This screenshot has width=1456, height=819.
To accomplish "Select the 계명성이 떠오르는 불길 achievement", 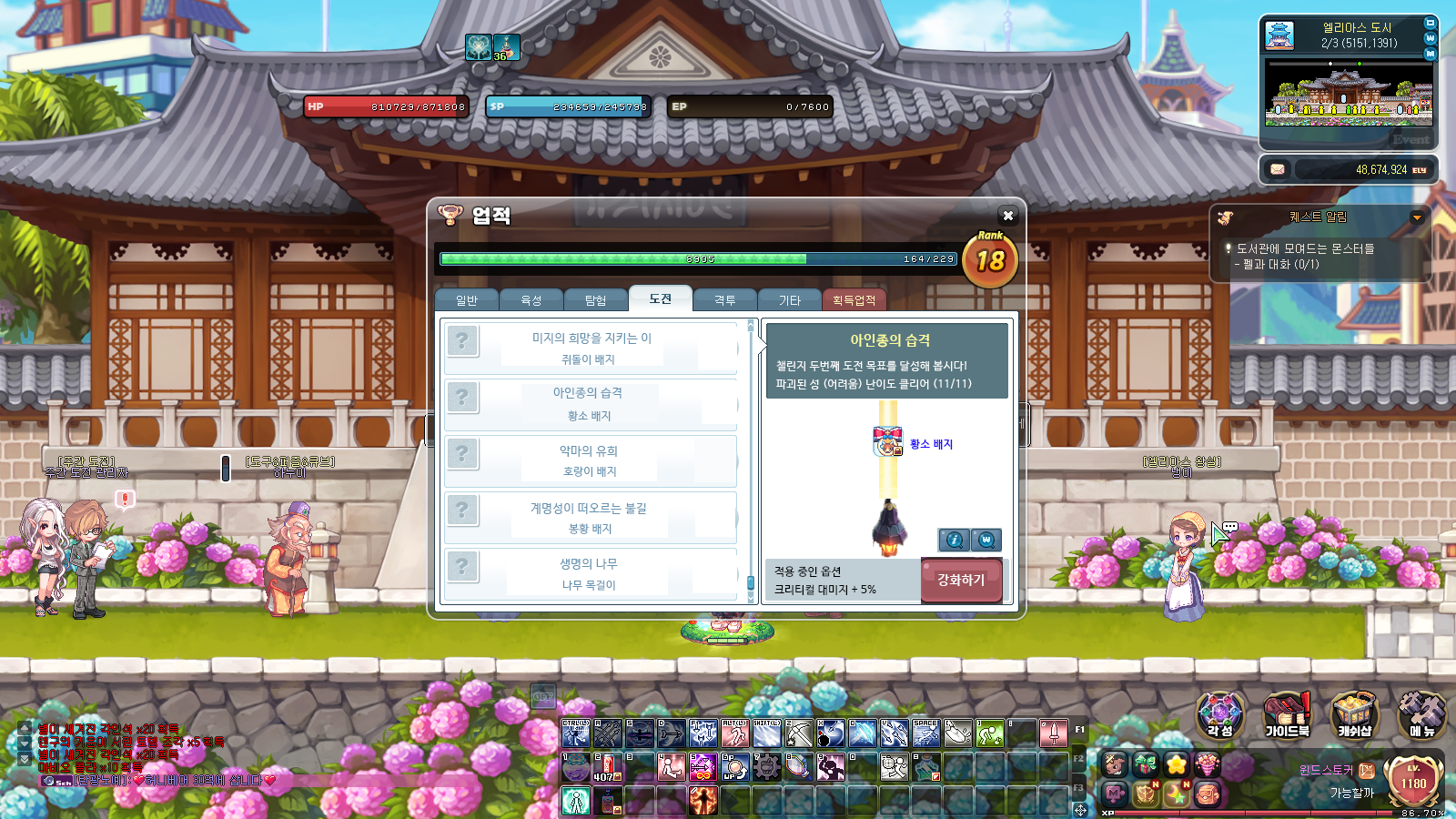I will coord(591,518).
